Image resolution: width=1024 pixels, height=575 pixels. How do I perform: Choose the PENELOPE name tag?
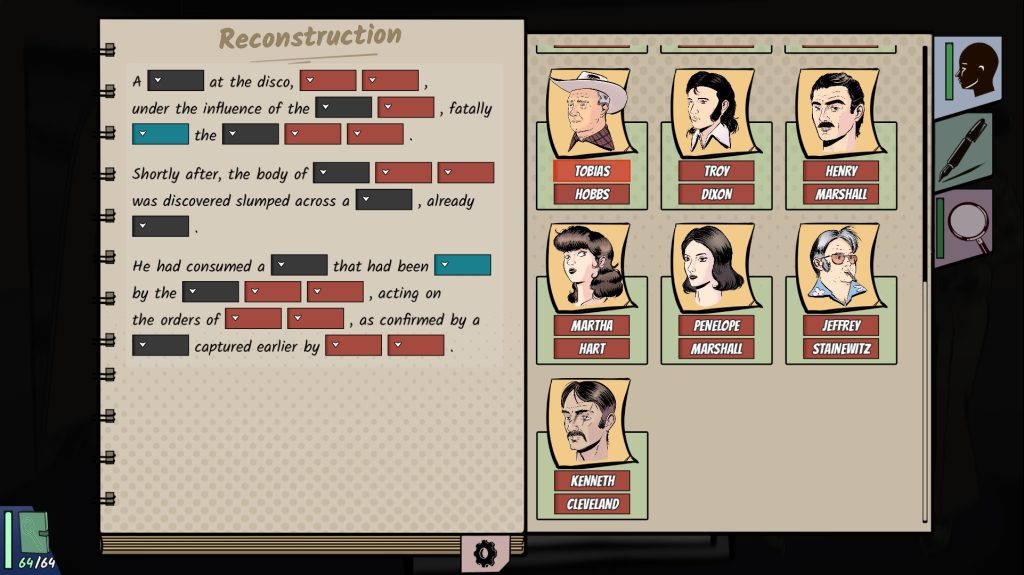716,325
